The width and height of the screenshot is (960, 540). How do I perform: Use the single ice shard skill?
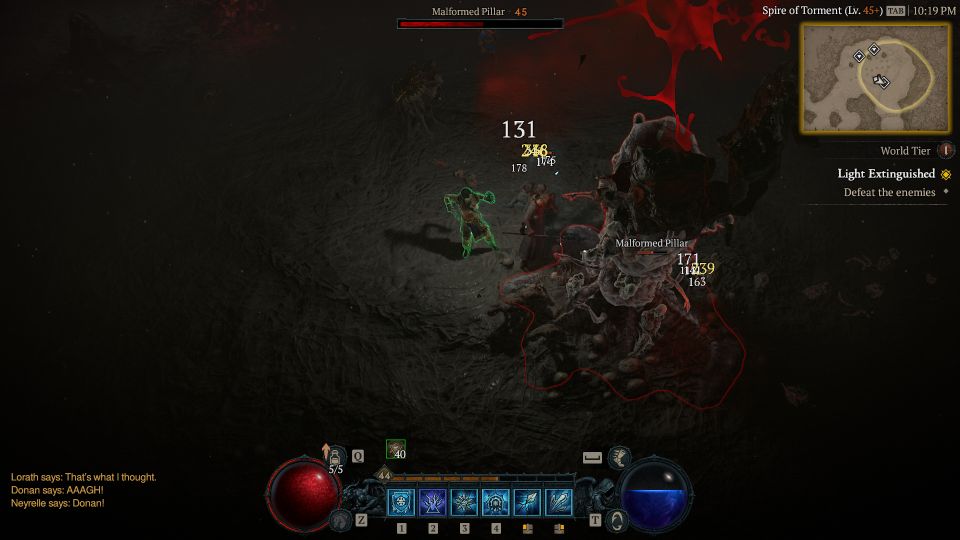click(527, 502)
